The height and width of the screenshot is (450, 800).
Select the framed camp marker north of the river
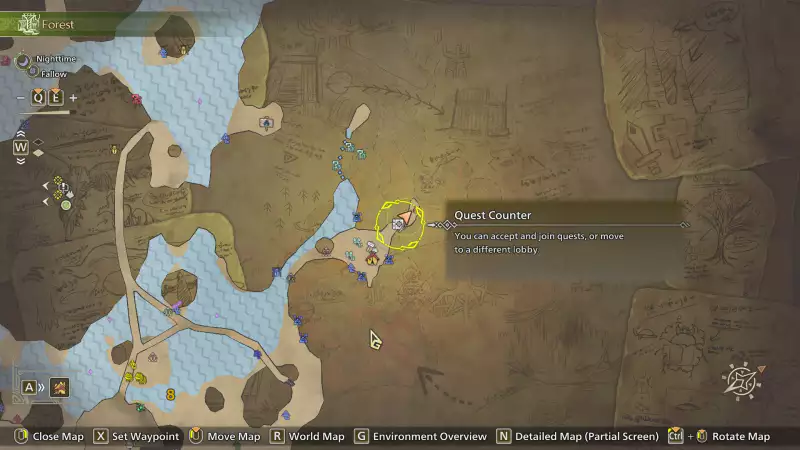click(266, 123)
